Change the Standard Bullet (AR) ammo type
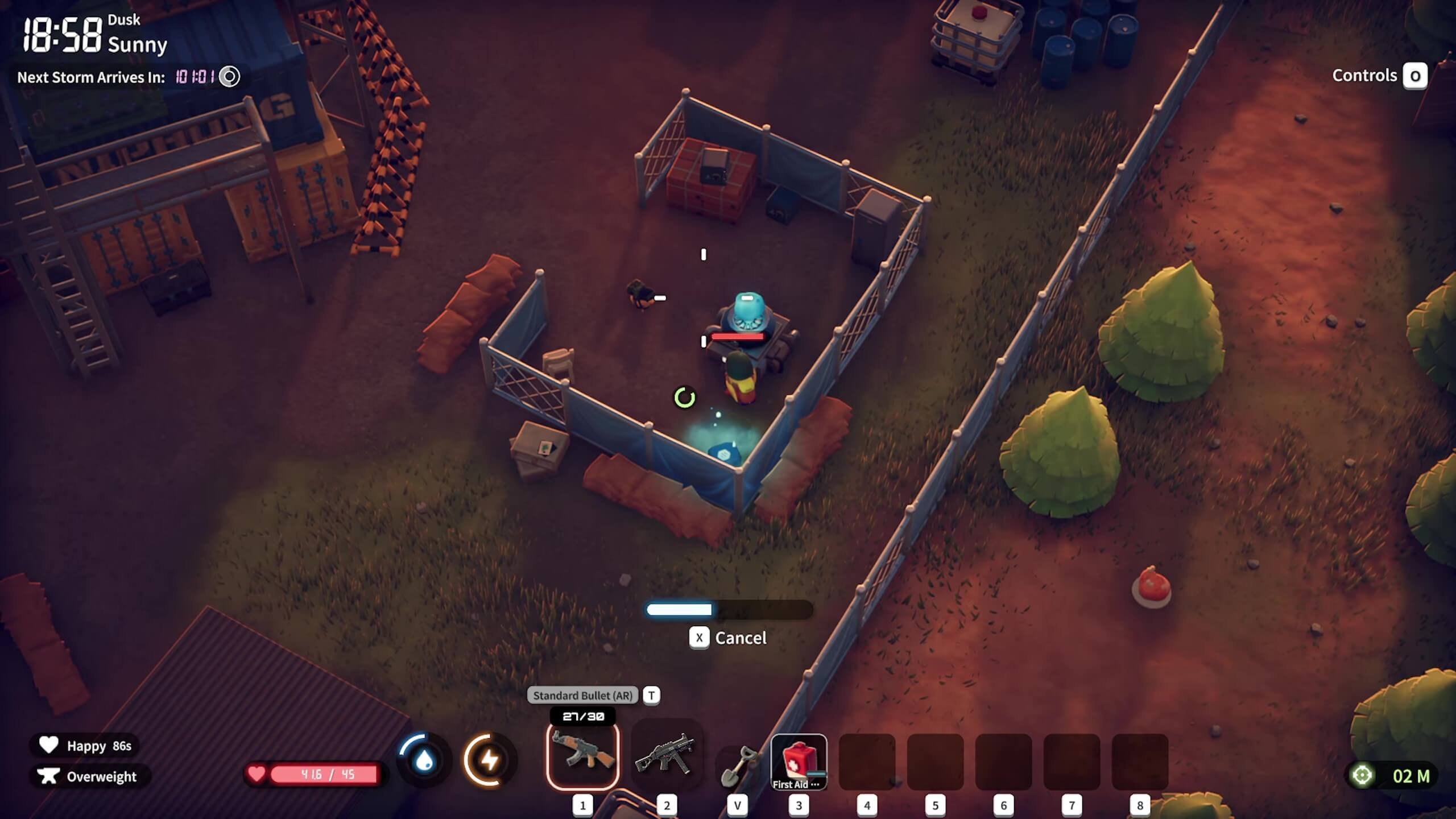The image size is (1456, 819). (651, 695)
